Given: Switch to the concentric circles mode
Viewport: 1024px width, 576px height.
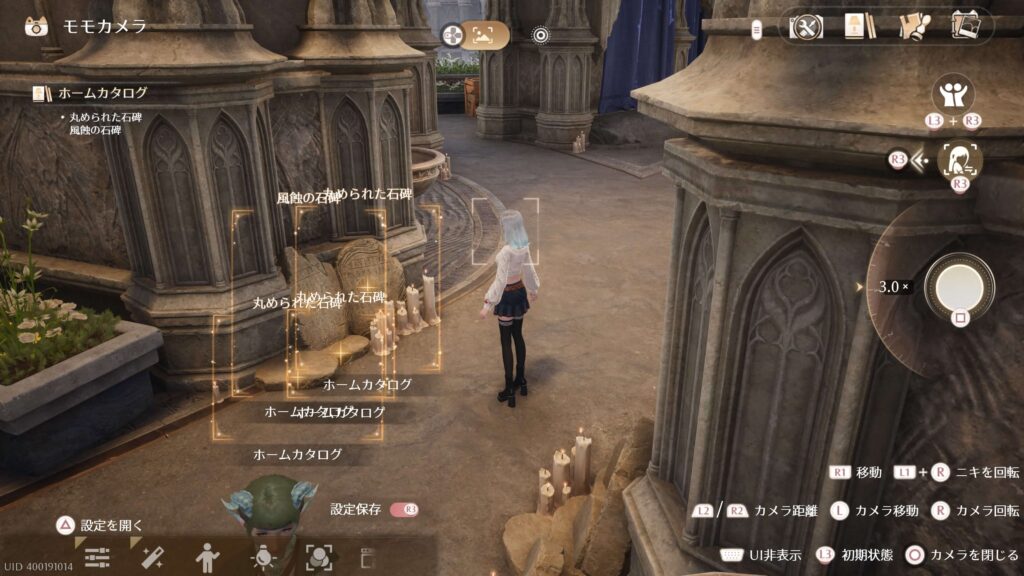Looking at the screenshot, I should click(541, 36).
